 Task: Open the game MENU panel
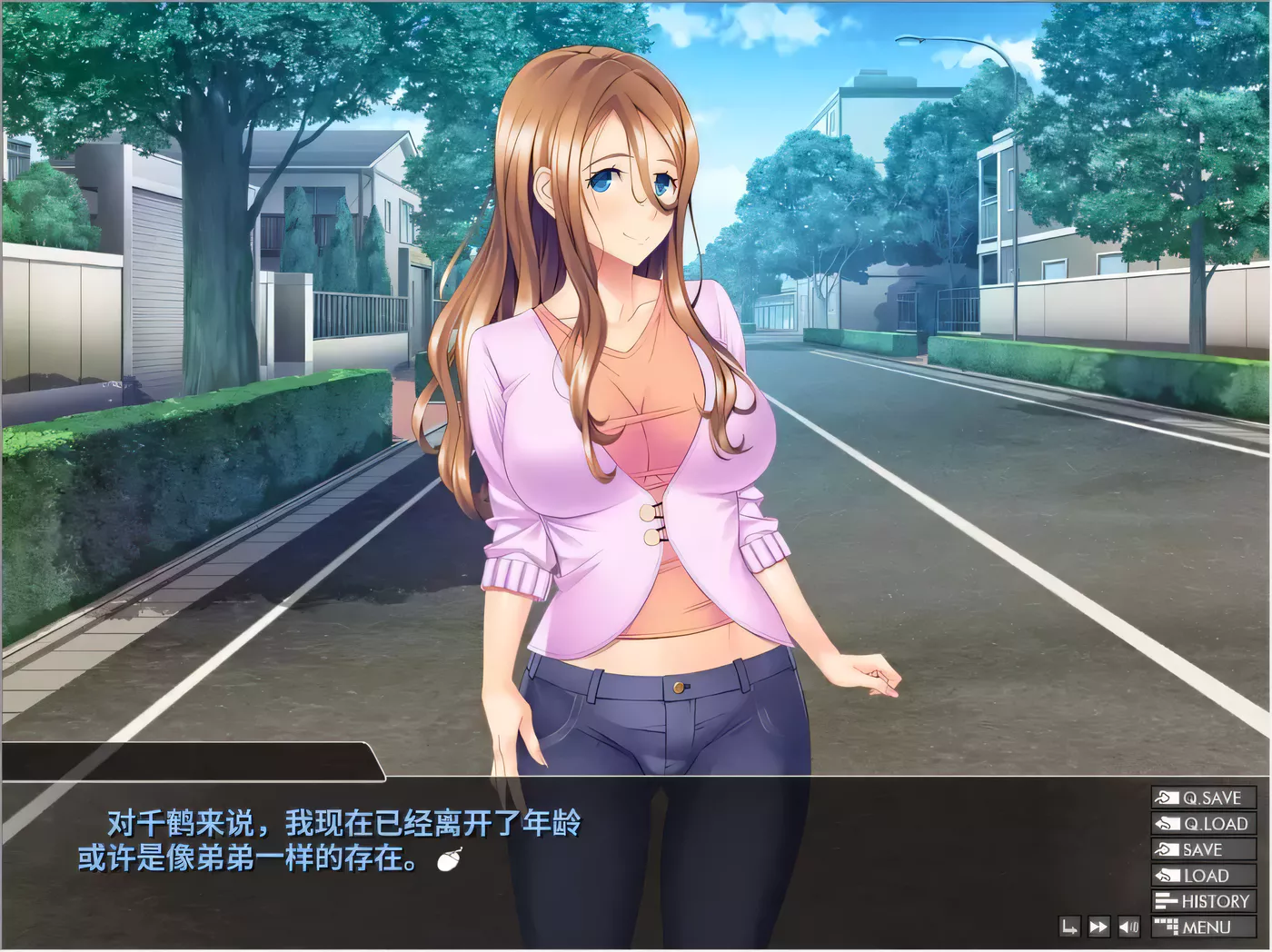click(x=1207, y=927)
